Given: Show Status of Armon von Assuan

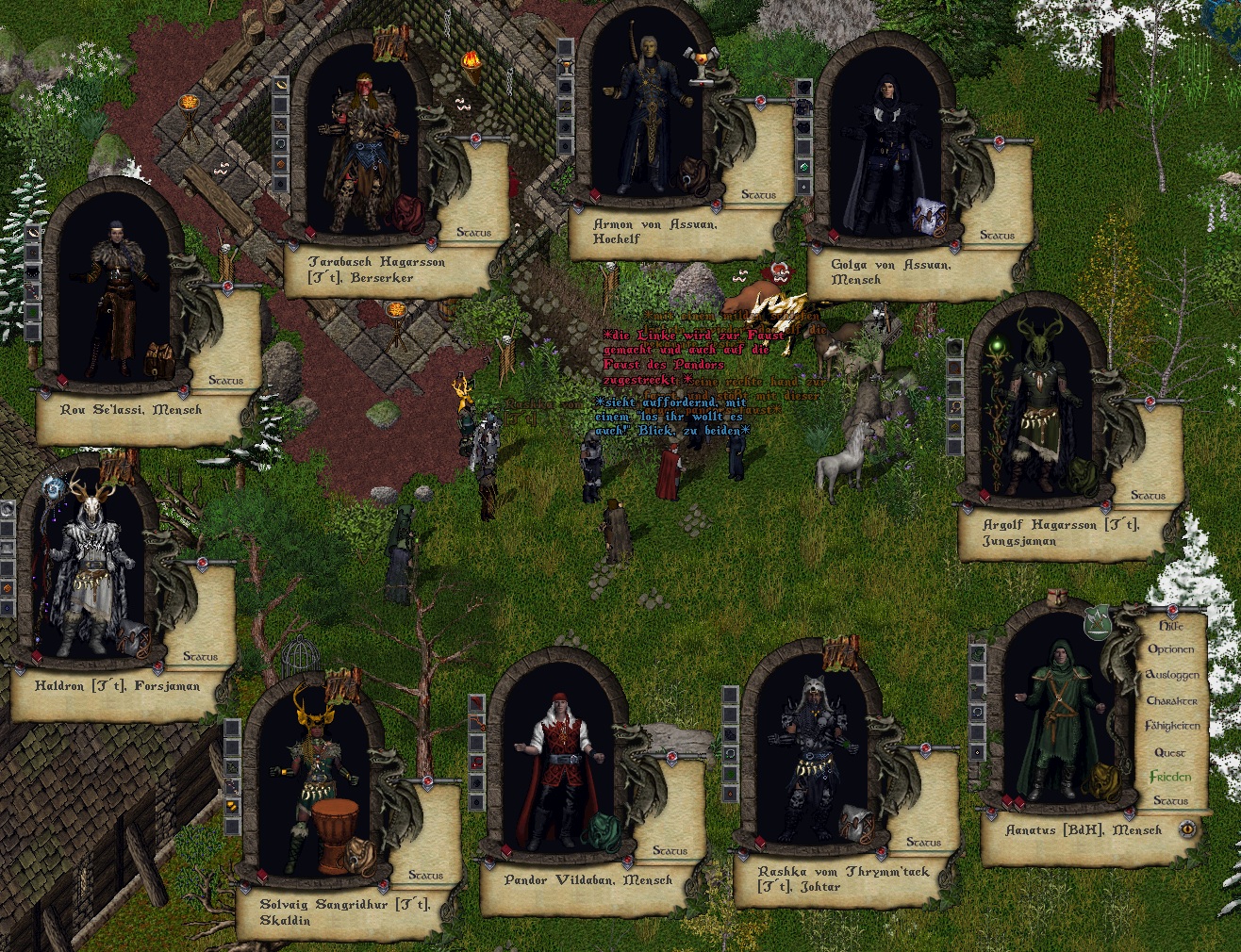Looking at the screenshot, I should 758,195.
